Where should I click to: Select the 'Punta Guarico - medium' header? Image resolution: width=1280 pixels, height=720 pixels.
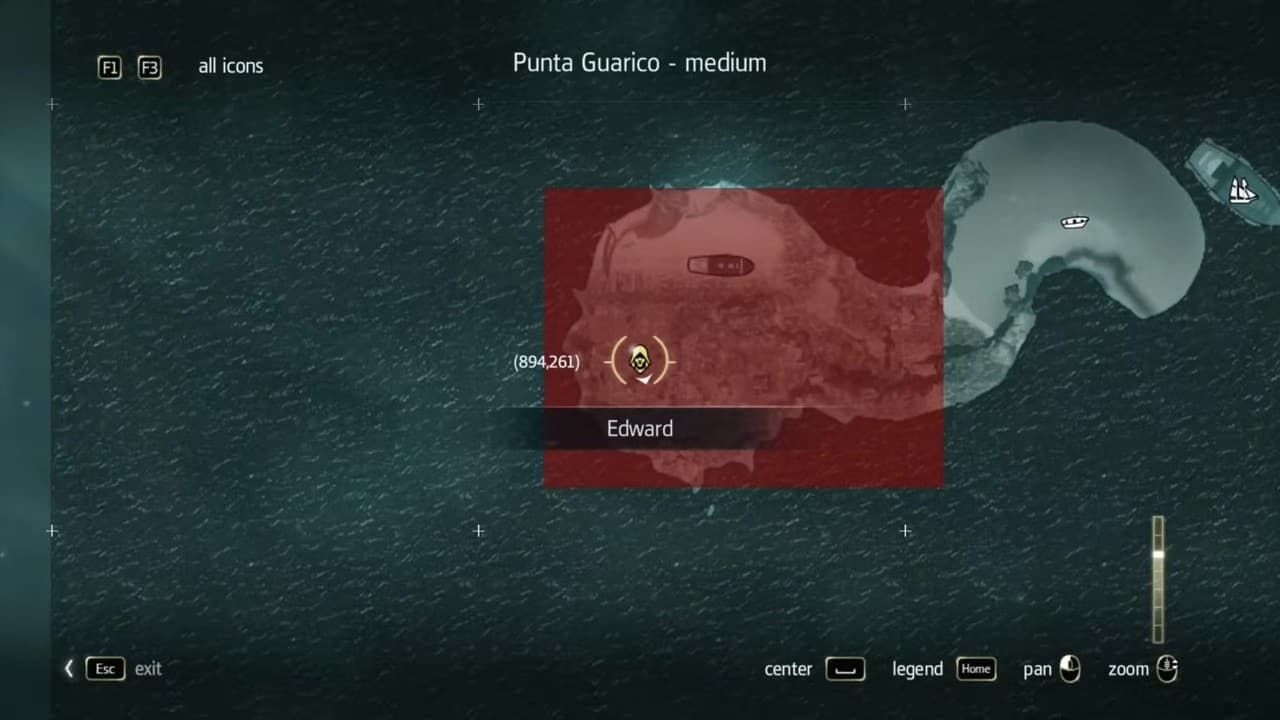[639, 62]
